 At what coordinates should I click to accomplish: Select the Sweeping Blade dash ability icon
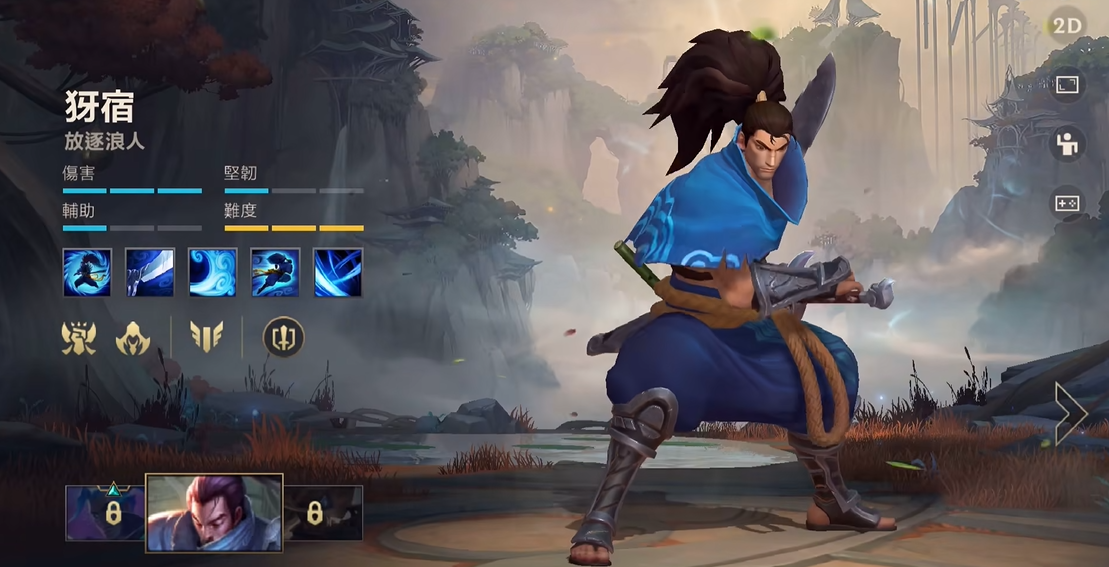click(276, 273)
